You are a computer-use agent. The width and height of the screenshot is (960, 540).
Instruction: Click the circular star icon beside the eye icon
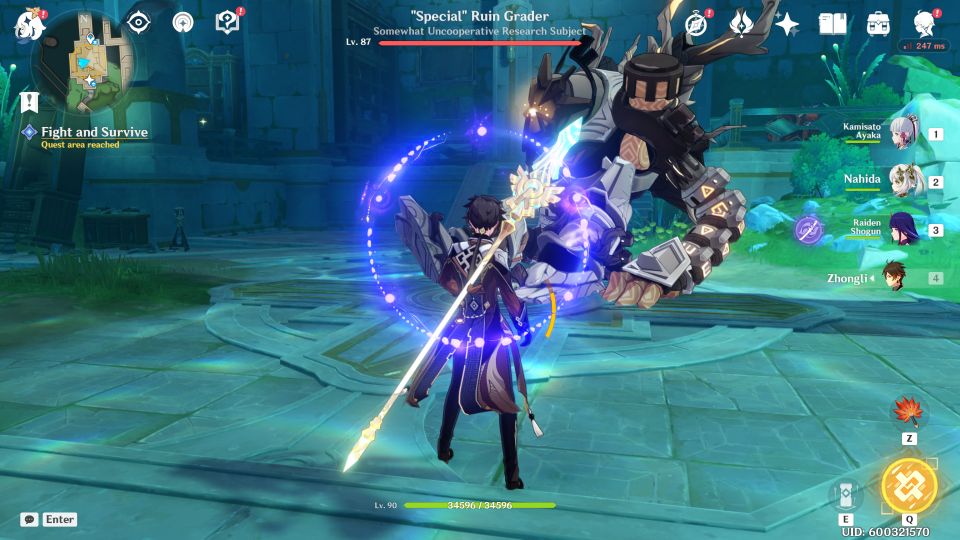point(182,22)
